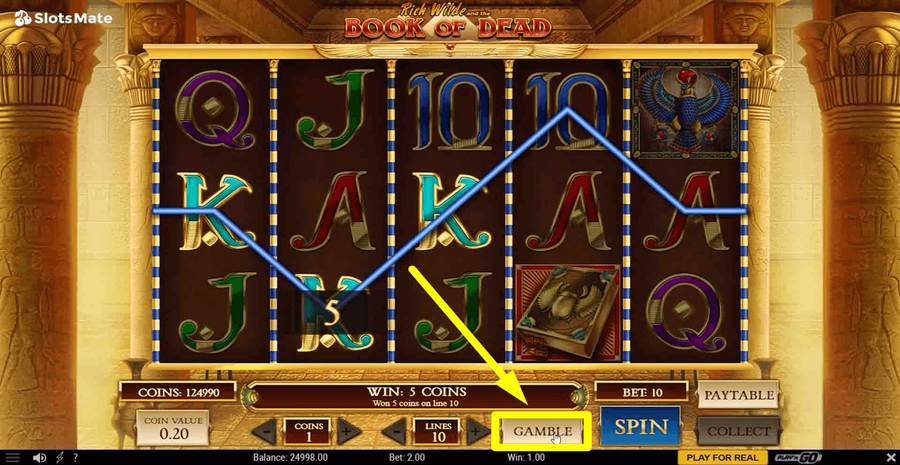This screenshot has width=900, height=465.
Task: Spin the reels
Action: pyautogui.click(x=640, y=427)
